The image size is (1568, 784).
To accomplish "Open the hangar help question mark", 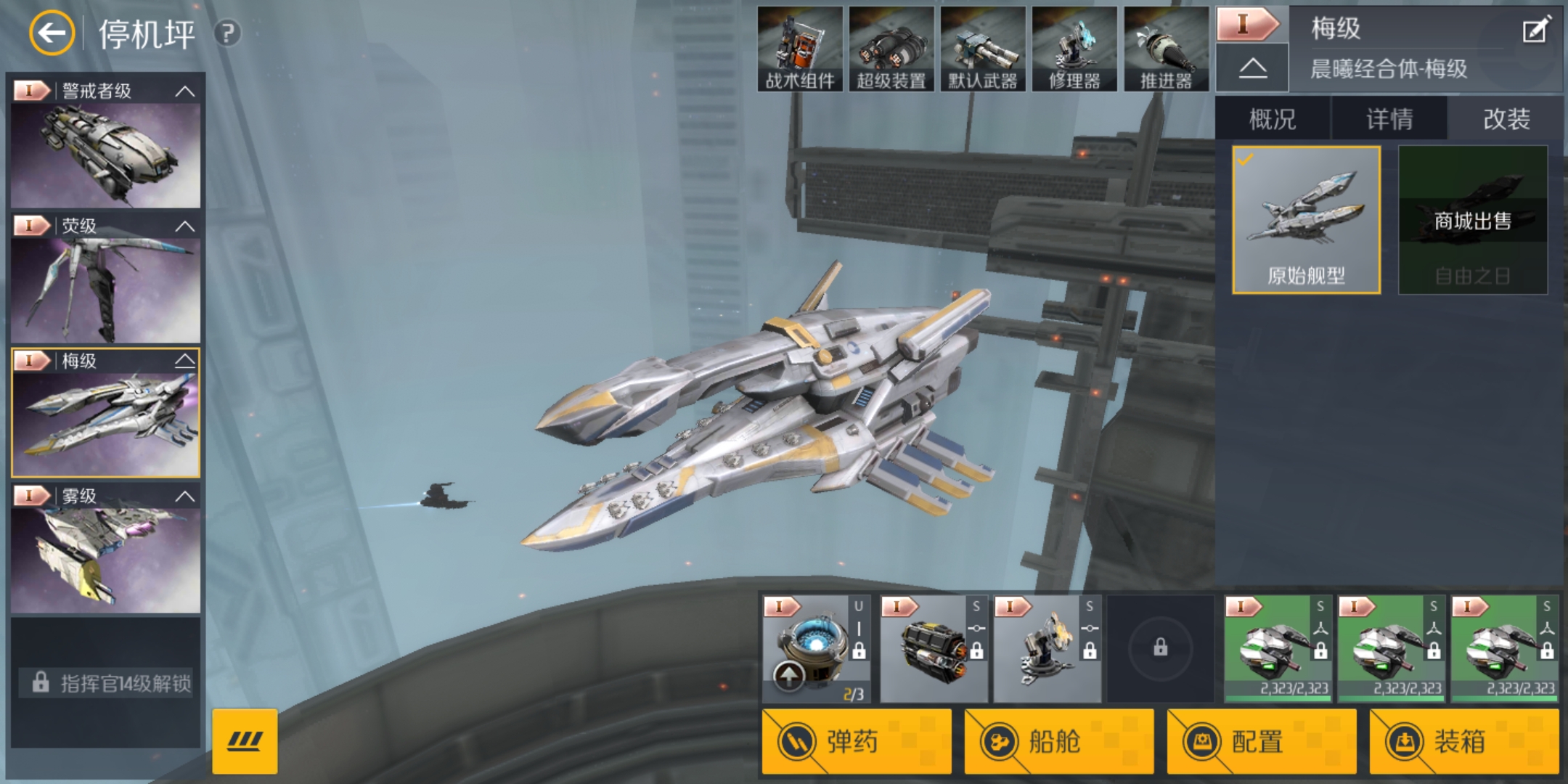I will (x=227, y=33).
